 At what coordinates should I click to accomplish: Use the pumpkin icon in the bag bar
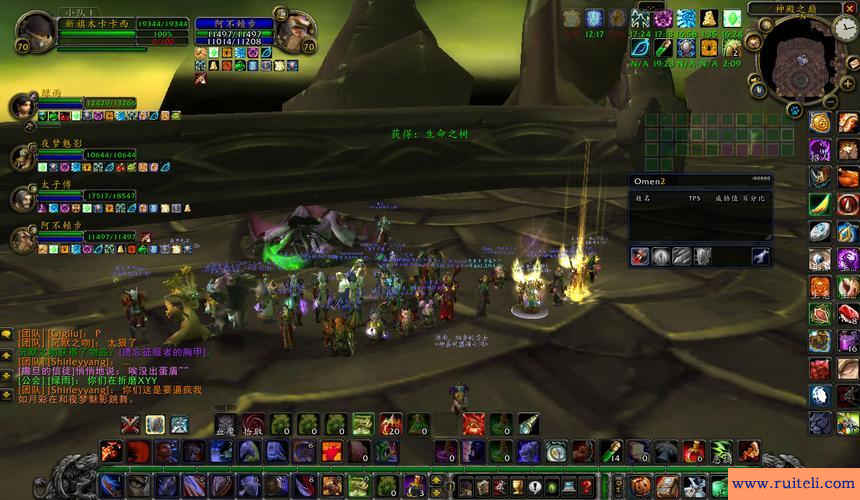tap(637, 487)
